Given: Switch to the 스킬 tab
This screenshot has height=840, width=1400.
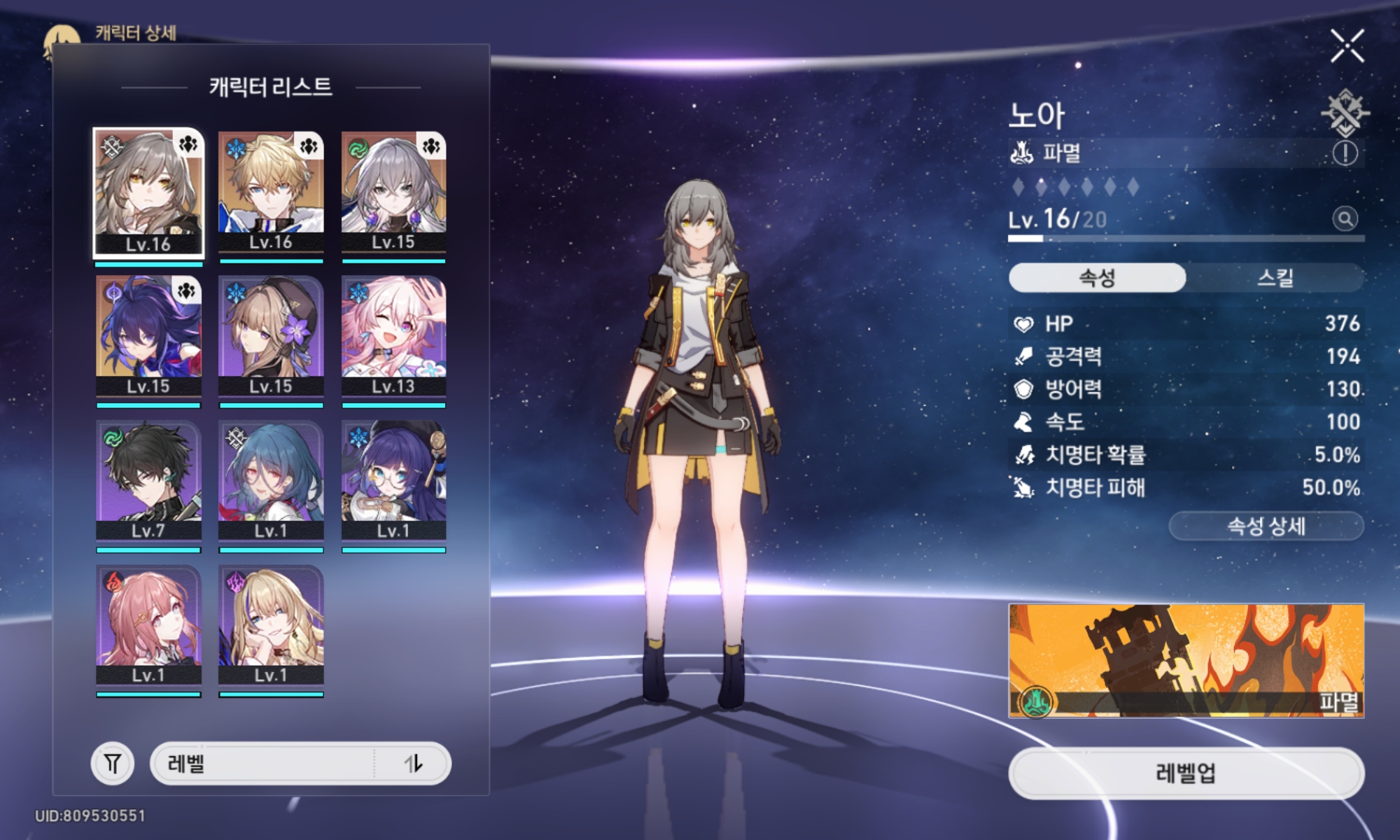Looking at the screenshot, I should tap(1275, 278).
